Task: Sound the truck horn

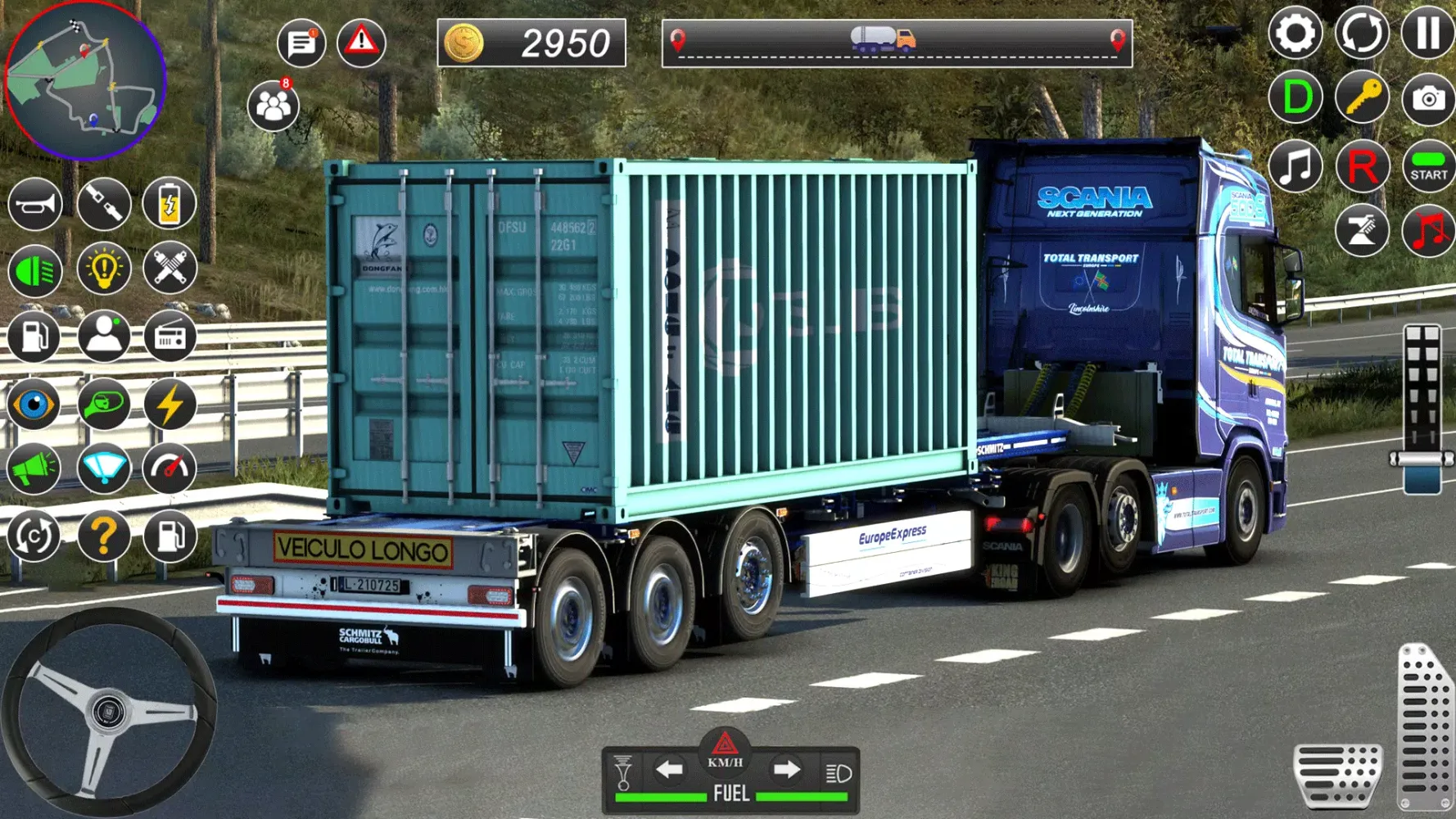Action: tap(34, 203)
